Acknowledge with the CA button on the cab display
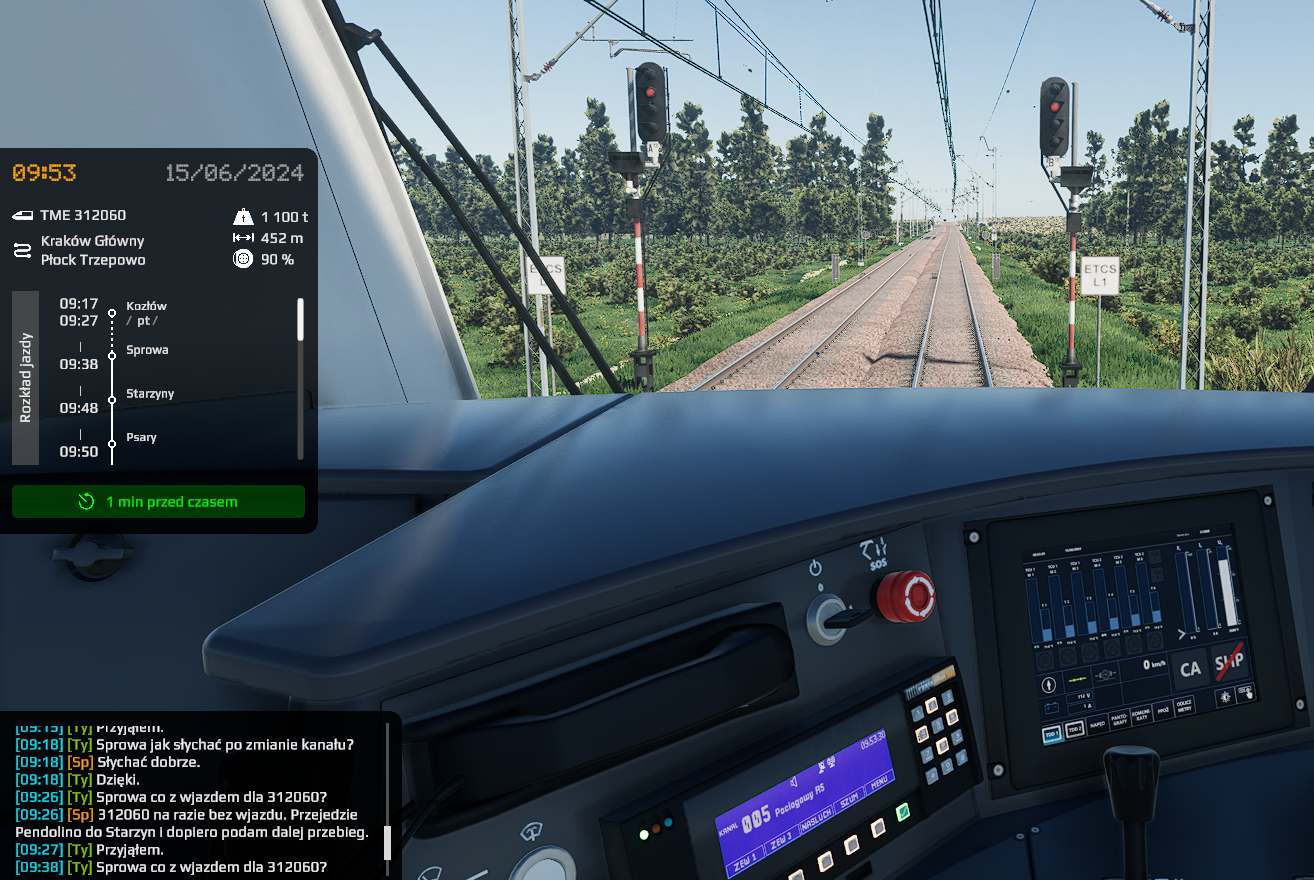The image size is (1314, 880). (1190, 669)
